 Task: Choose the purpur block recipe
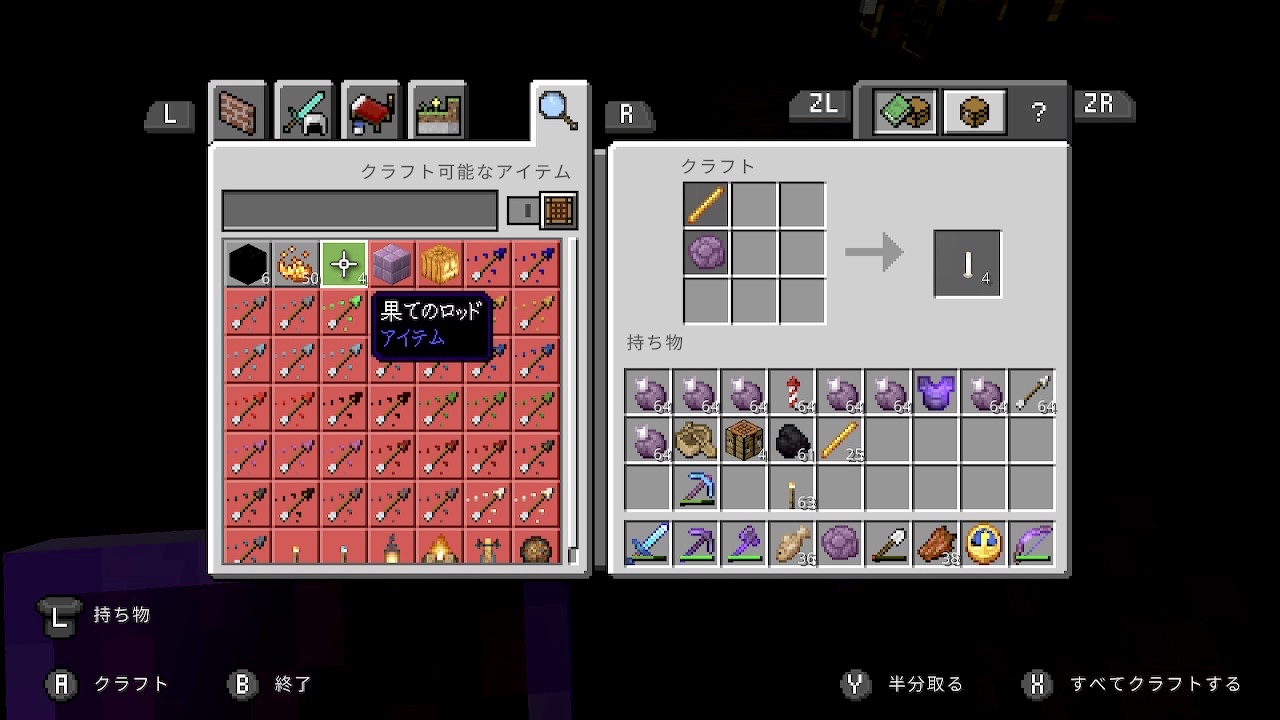(x=392, y=265)
